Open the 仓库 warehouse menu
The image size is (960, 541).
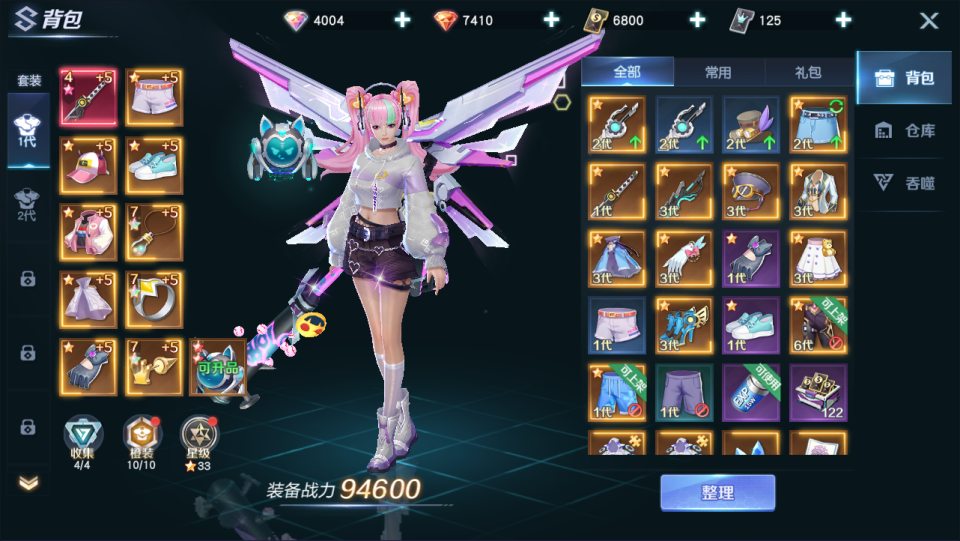click(904, 130)
